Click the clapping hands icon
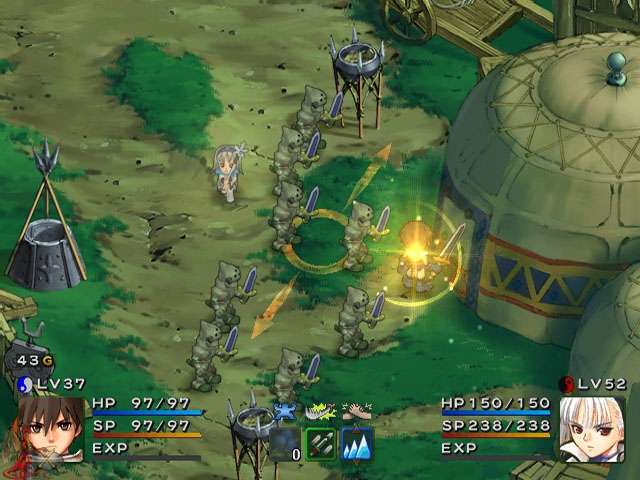This screenshot has height=480, width=640. [x=357, y=411]
